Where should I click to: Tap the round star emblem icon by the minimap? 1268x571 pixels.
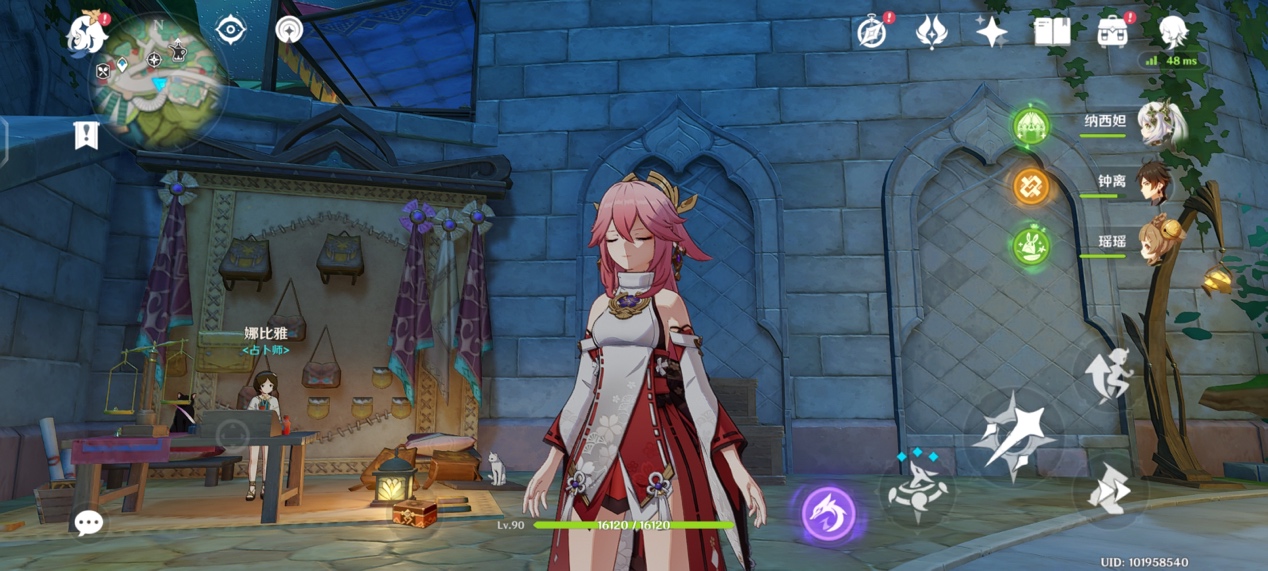click(289, 30)
